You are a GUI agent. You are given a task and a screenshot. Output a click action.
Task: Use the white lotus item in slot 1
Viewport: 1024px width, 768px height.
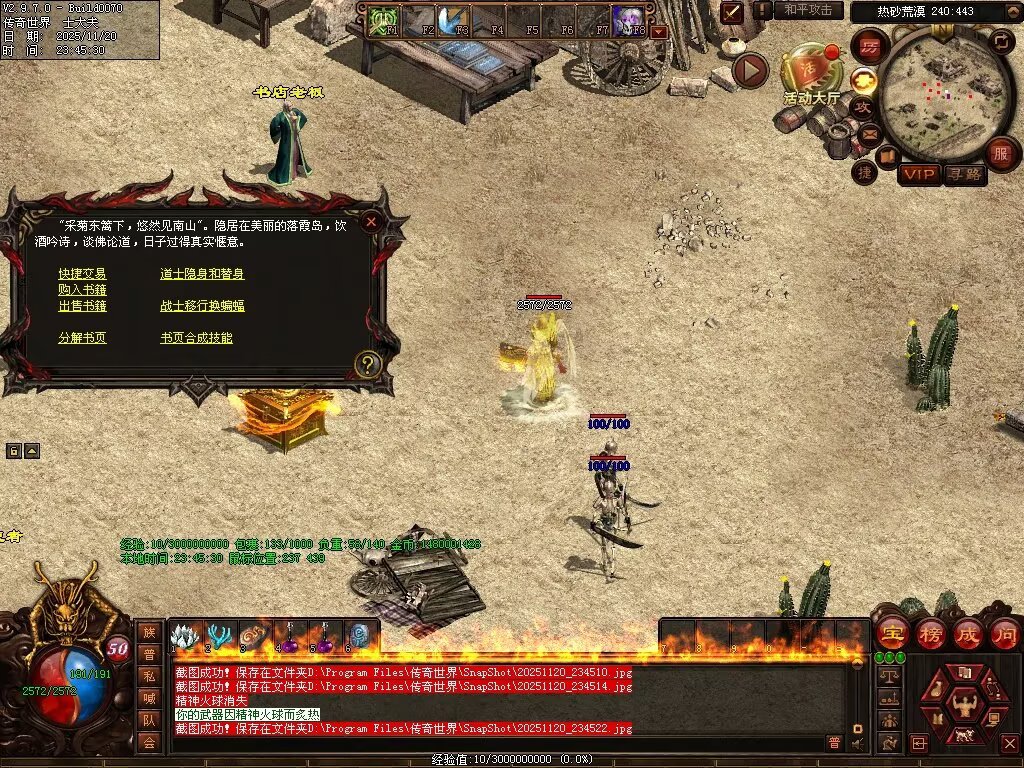[184, 636]
